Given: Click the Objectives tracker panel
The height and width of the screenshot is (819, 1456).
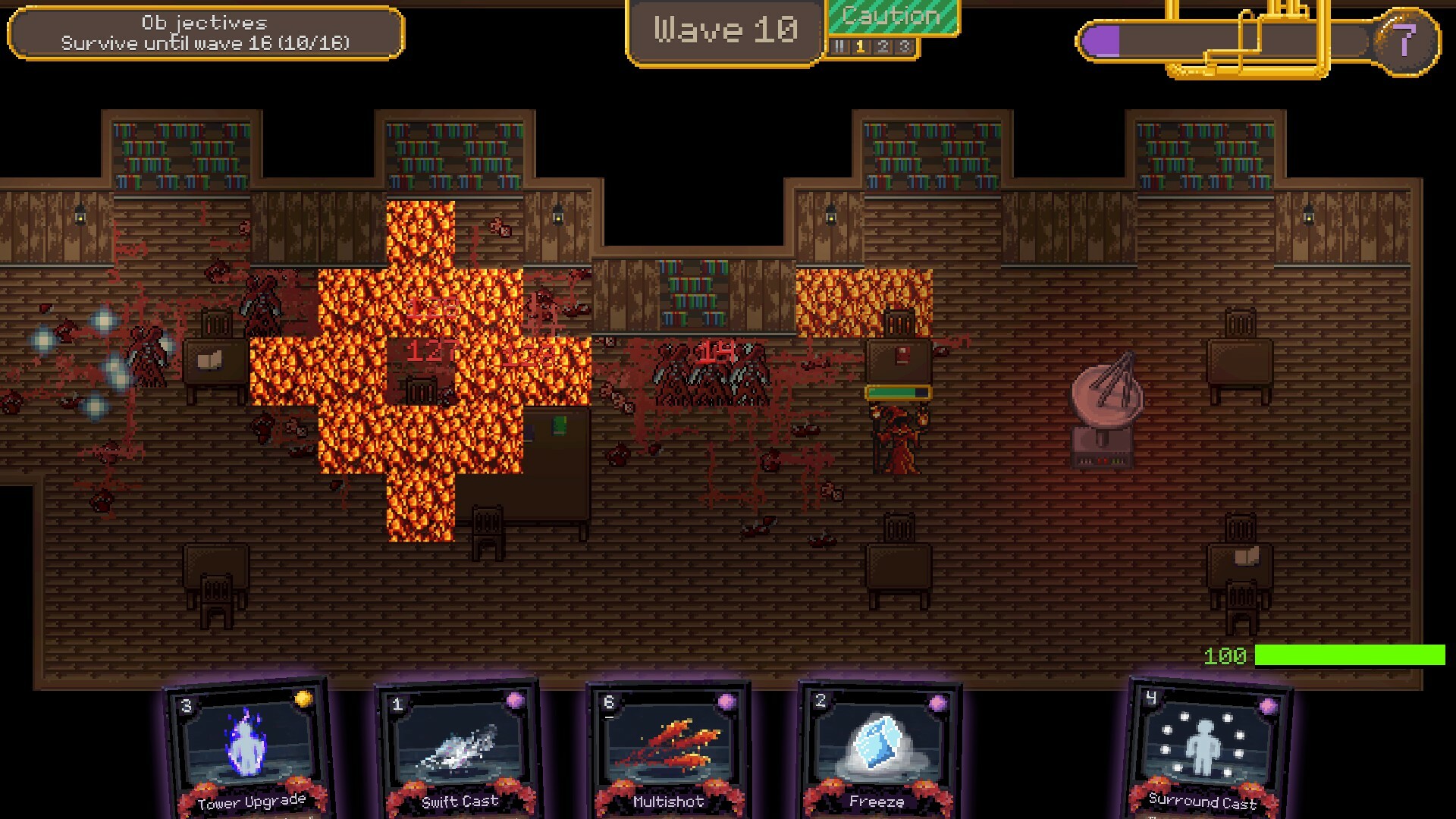Looking at the screenshot, I should coord(206,33).
